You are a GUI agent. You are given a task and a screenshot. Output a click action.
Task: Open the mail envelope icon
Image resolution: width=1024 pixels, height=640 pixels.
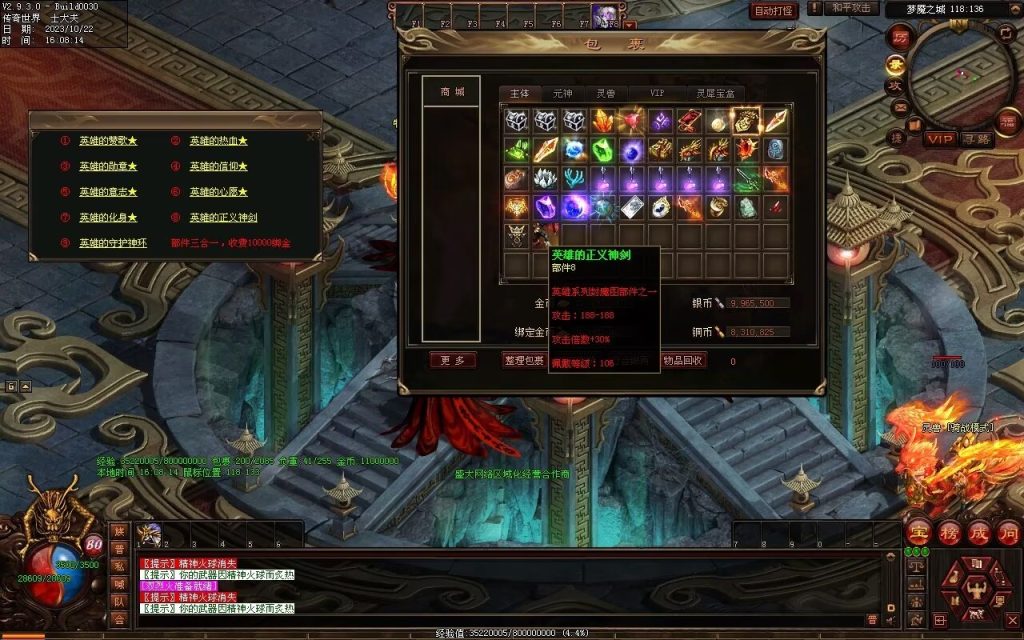click(x=900, y=108)
